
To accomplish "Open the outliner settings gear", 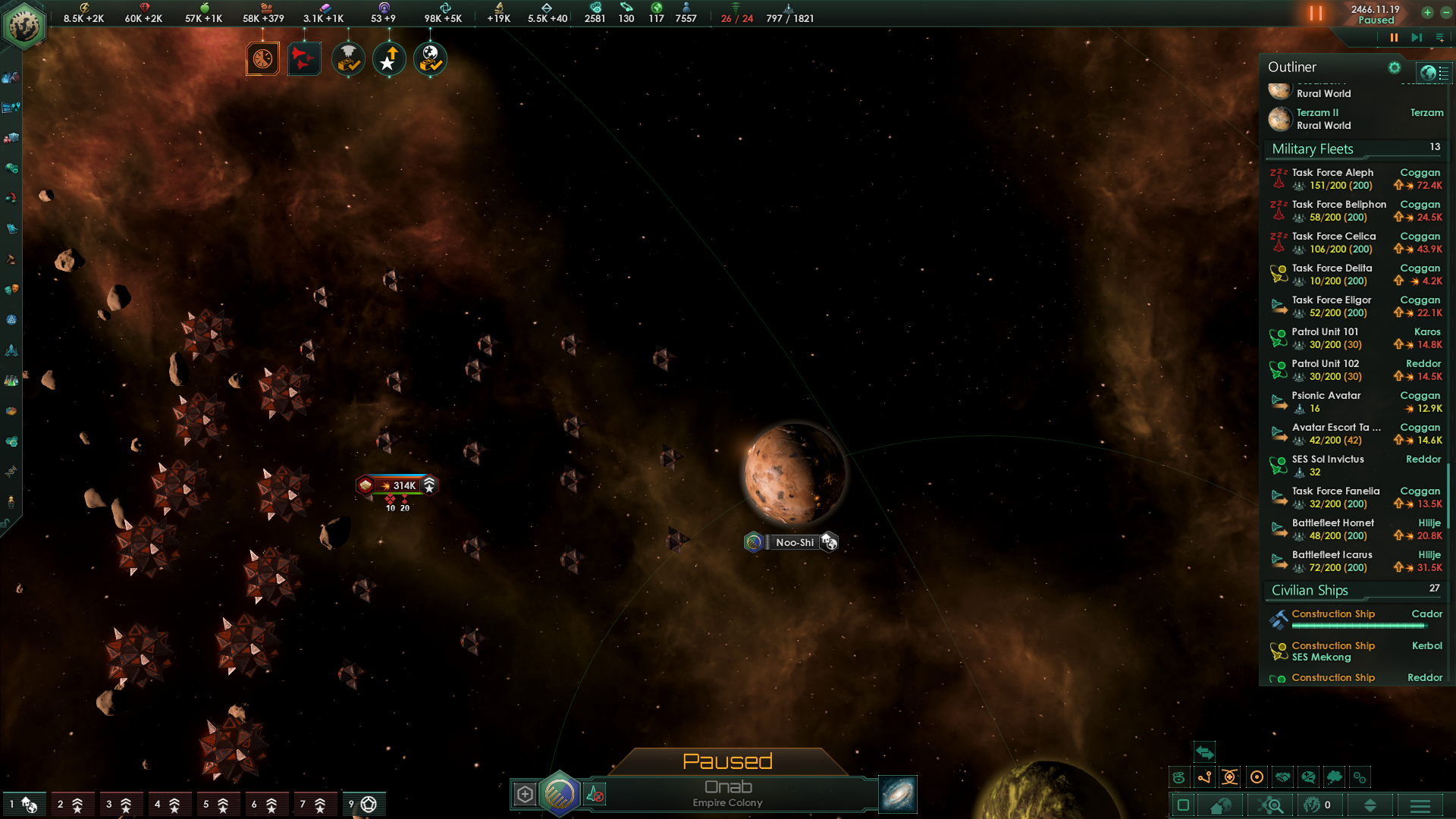I will coord(1394,67).
